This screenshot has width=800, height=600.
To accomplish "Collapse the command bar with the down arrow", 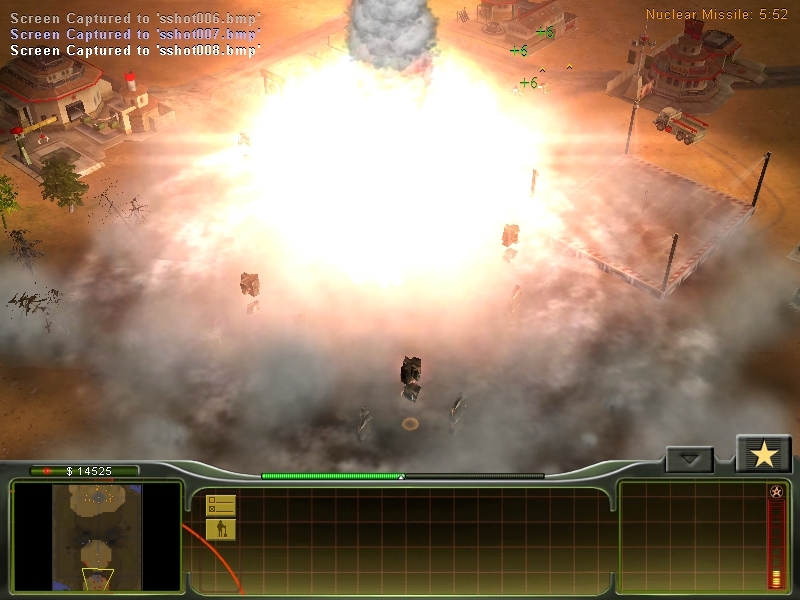I will (689, 460).
